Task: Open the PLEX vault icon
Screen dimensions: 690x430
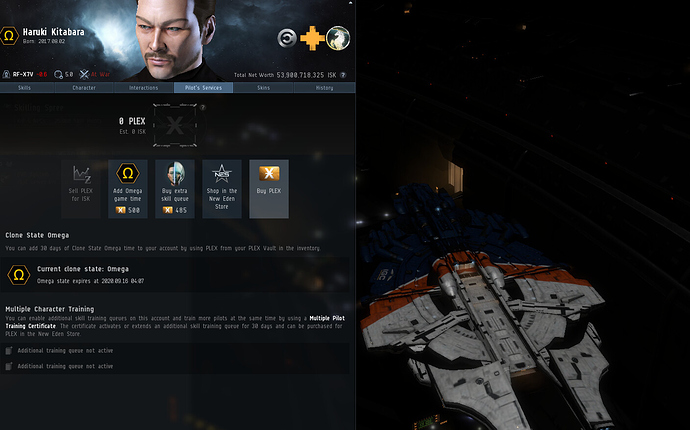Action: [x=175, y=127]
